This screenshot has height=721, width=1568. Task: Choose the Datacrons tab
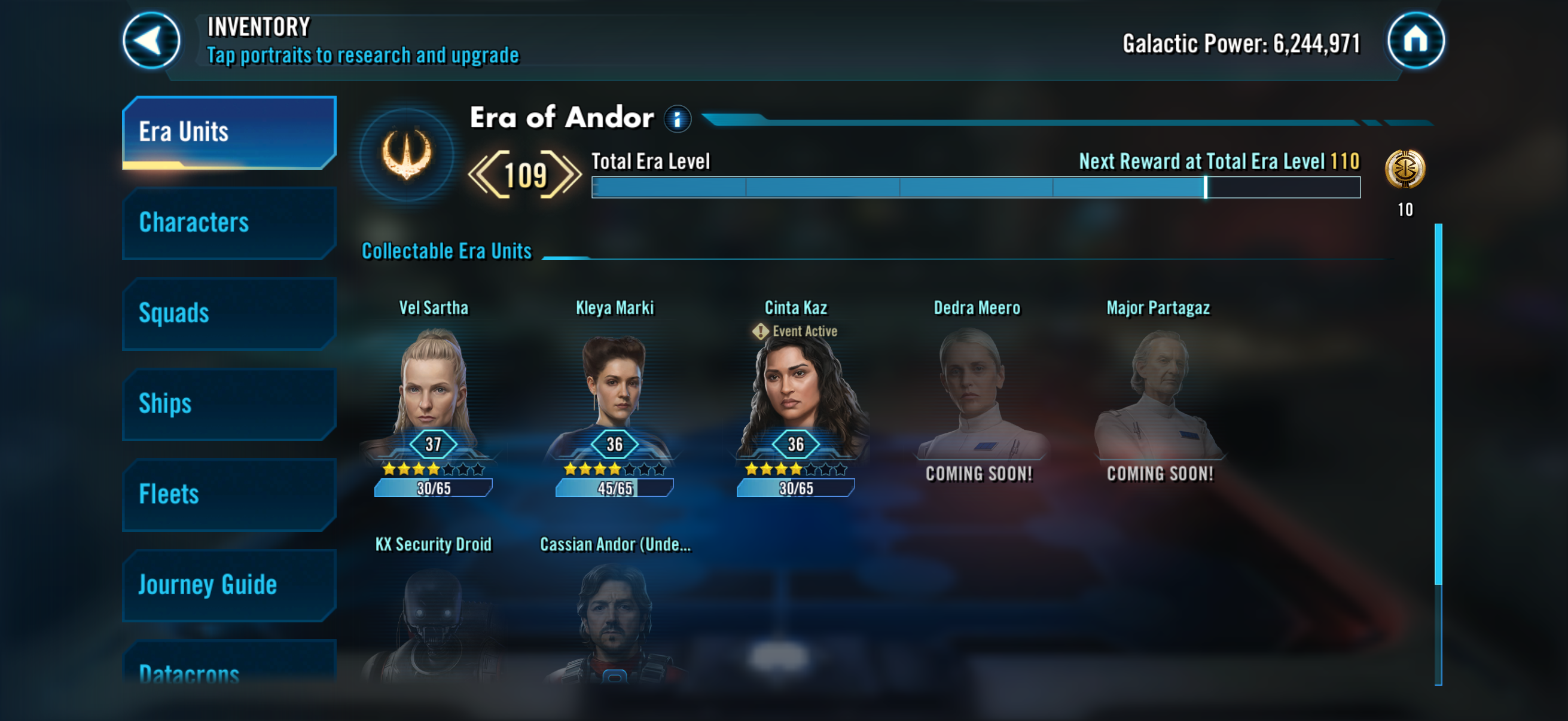(229, 669)
